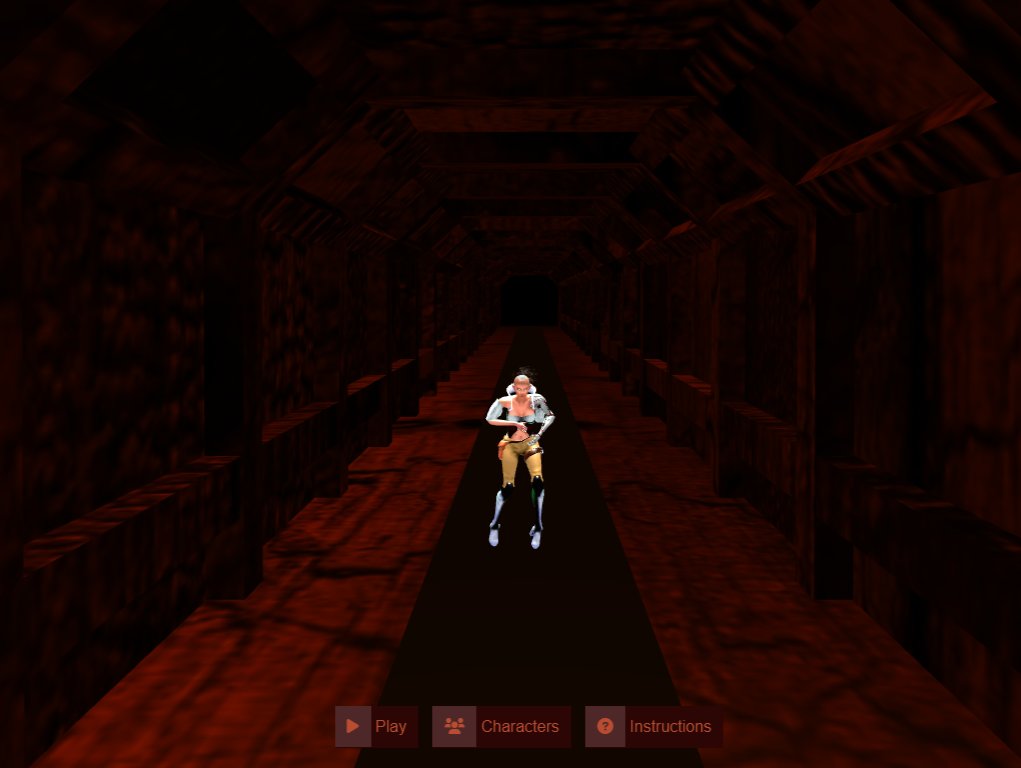Screen dimensions: 1021x768
Task: Open the Characters selection menu
Action: (x=502, y=726)
